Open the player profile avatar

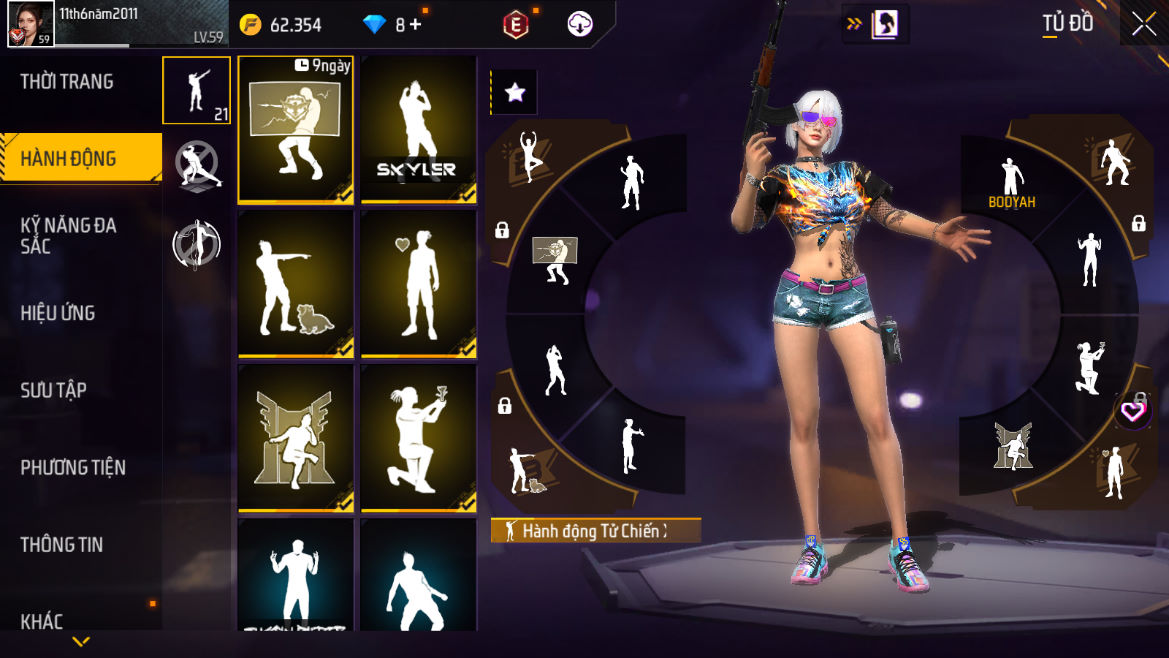(x=31, y=23)
